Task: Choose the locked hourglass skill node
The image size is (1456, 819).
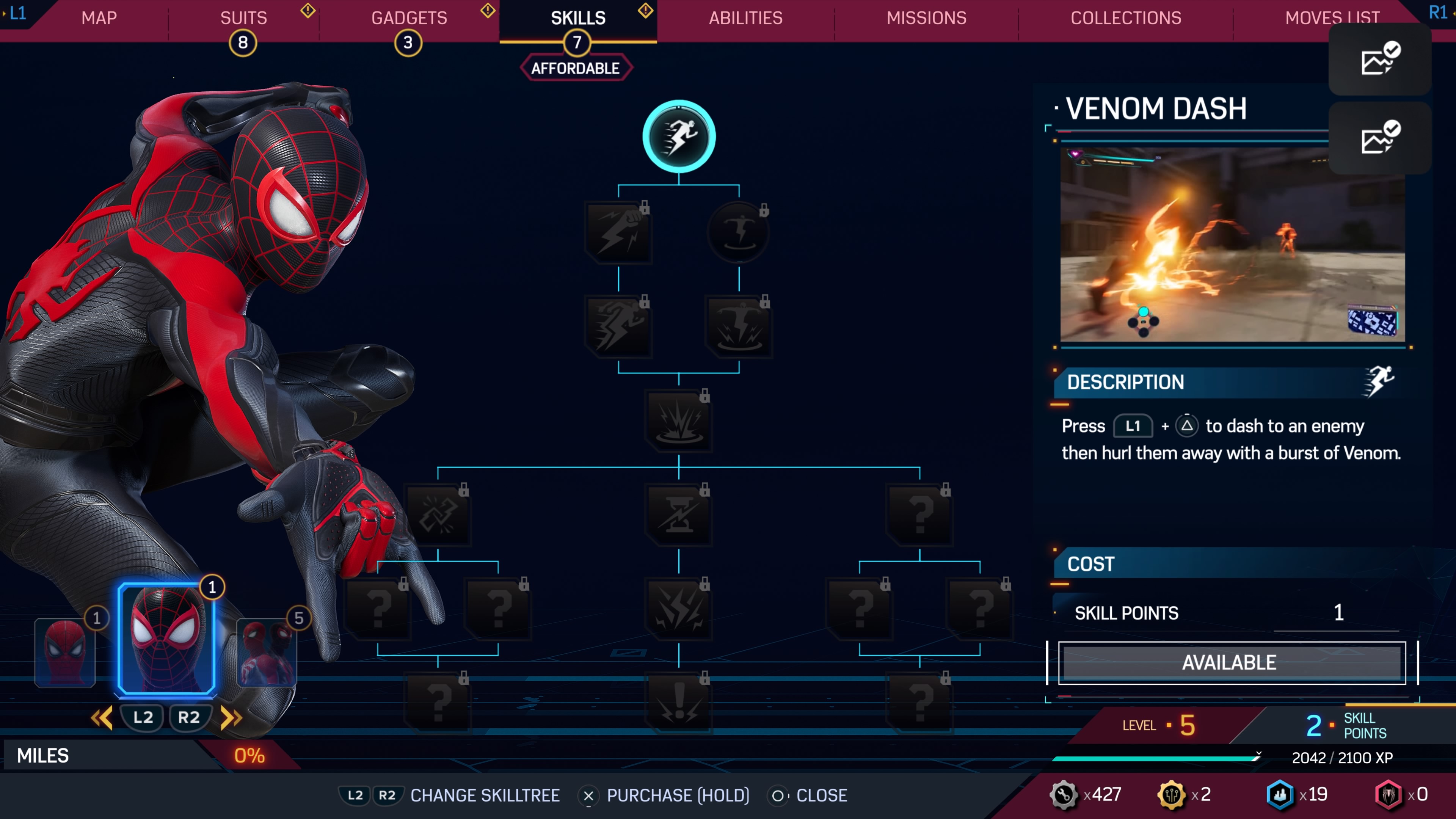Action: coord(679,515)
